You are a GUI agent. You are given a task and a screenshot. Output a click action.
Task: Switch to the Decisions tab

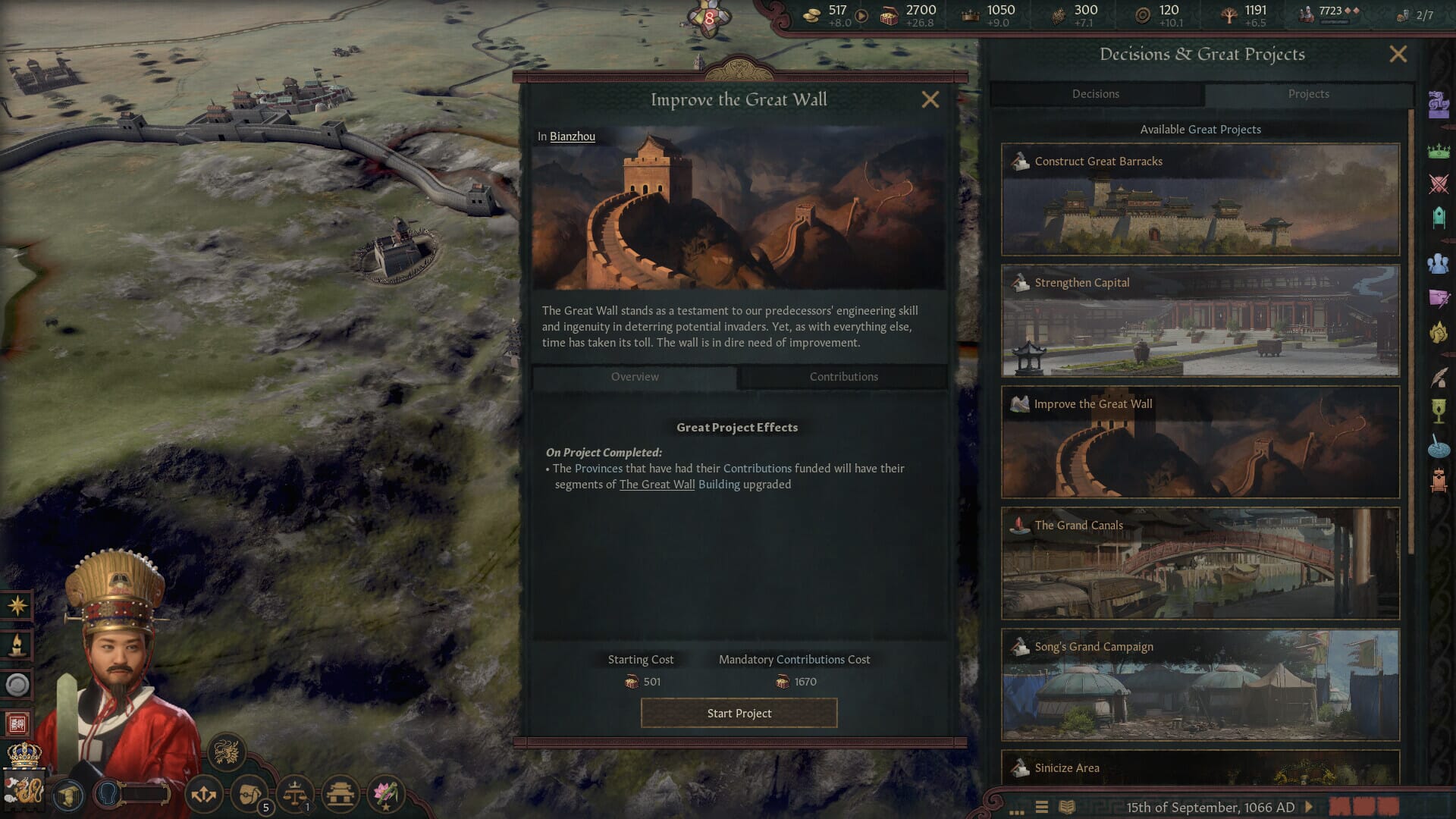(1095, 94)
